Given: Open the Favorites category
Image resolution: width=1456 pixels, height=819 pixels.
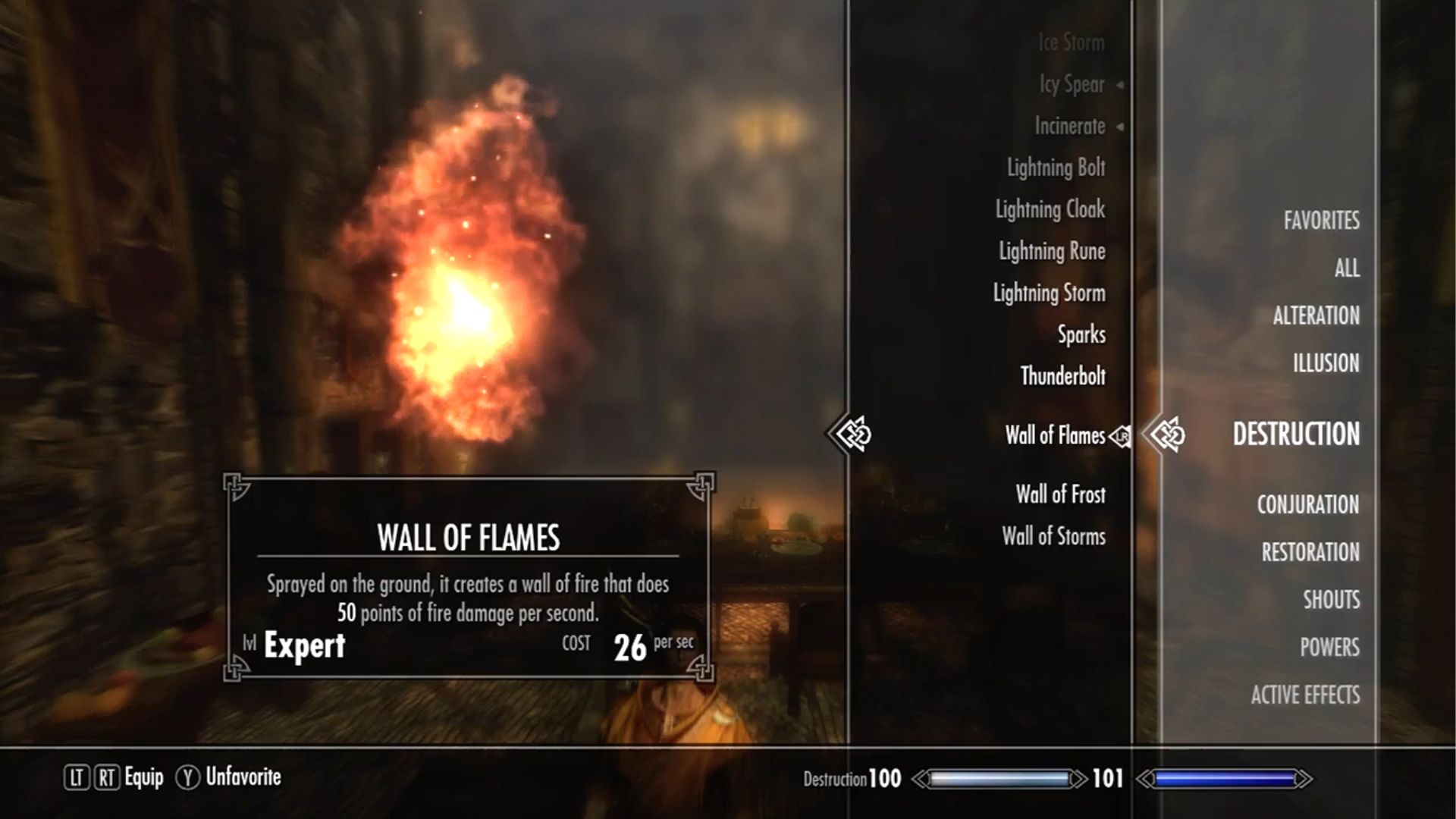Looking at the screenshot, I should [x=1321, y=221].
